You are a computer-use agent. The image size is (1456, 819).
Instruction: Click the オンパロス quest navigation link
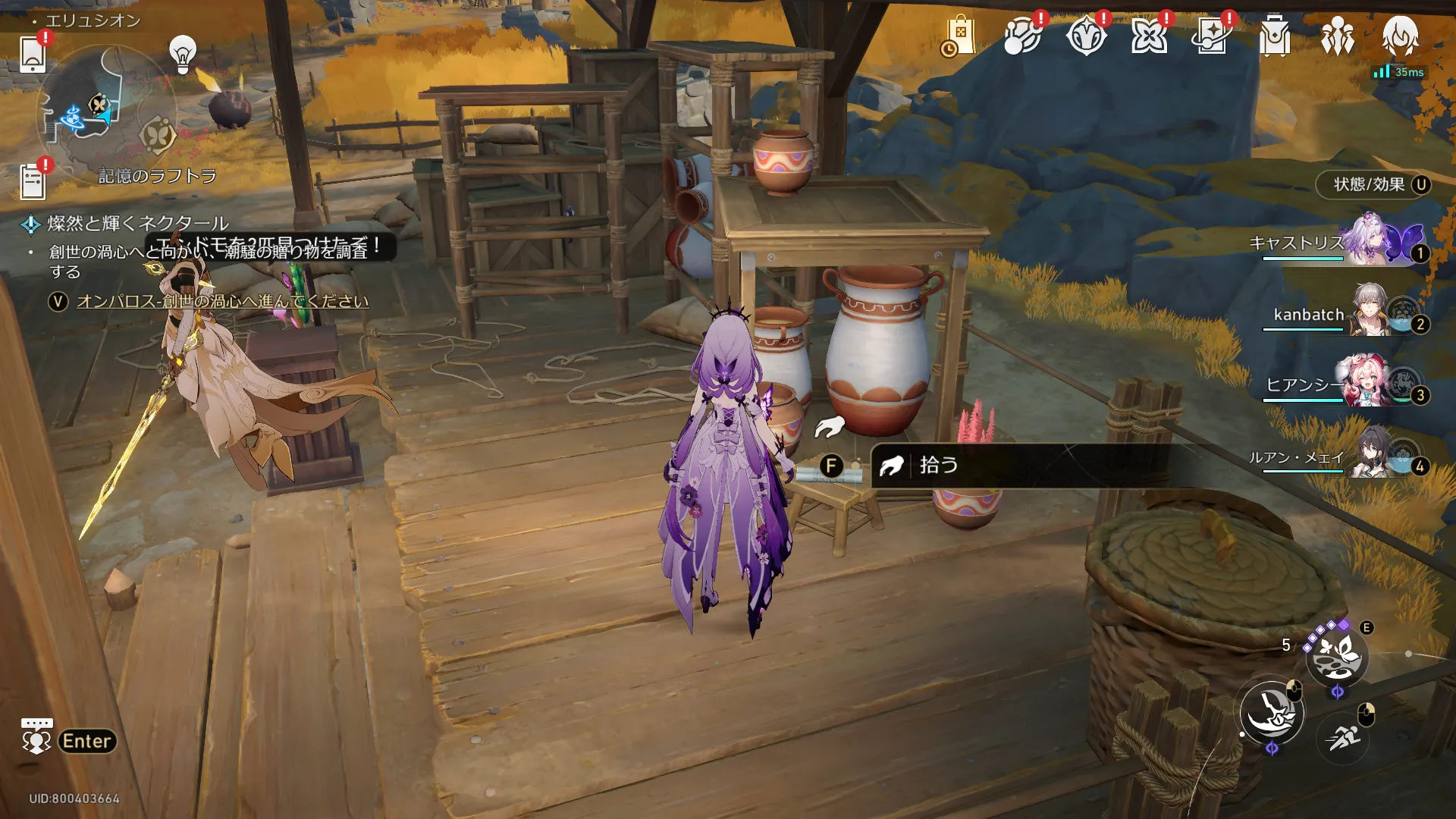click(x=222, y=301)
